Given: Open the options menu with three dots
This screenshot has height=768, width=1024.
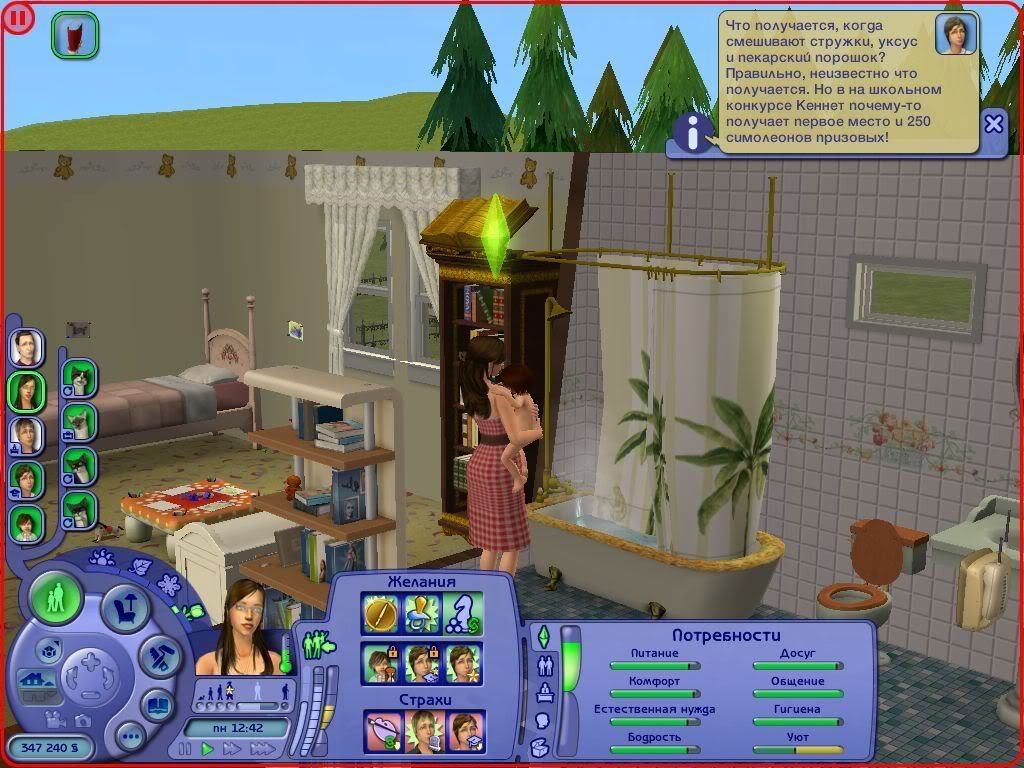Looking at the screenshot, I should (130, 738).
